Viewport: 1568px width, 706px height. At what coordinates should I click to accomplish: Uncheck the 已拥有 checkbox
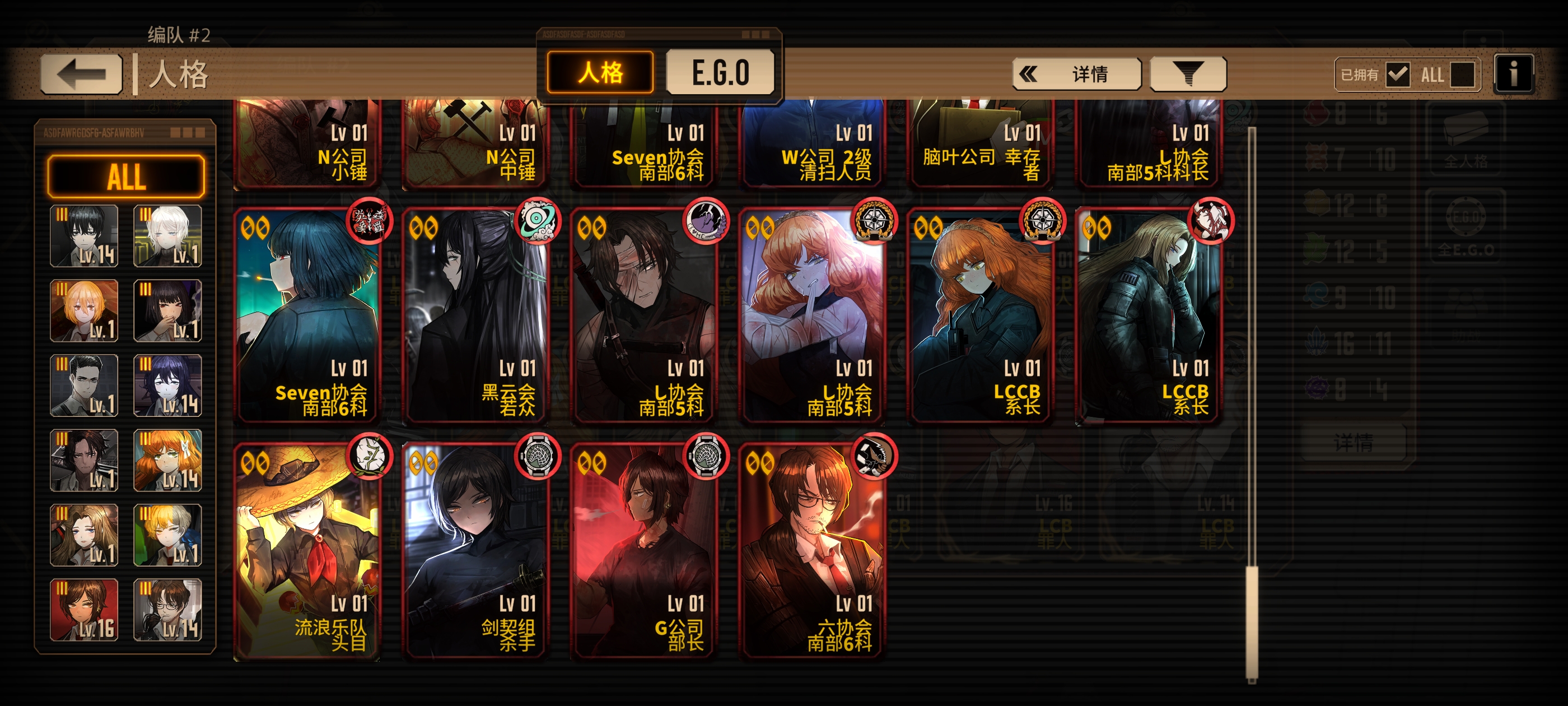tap(1399, 74)
